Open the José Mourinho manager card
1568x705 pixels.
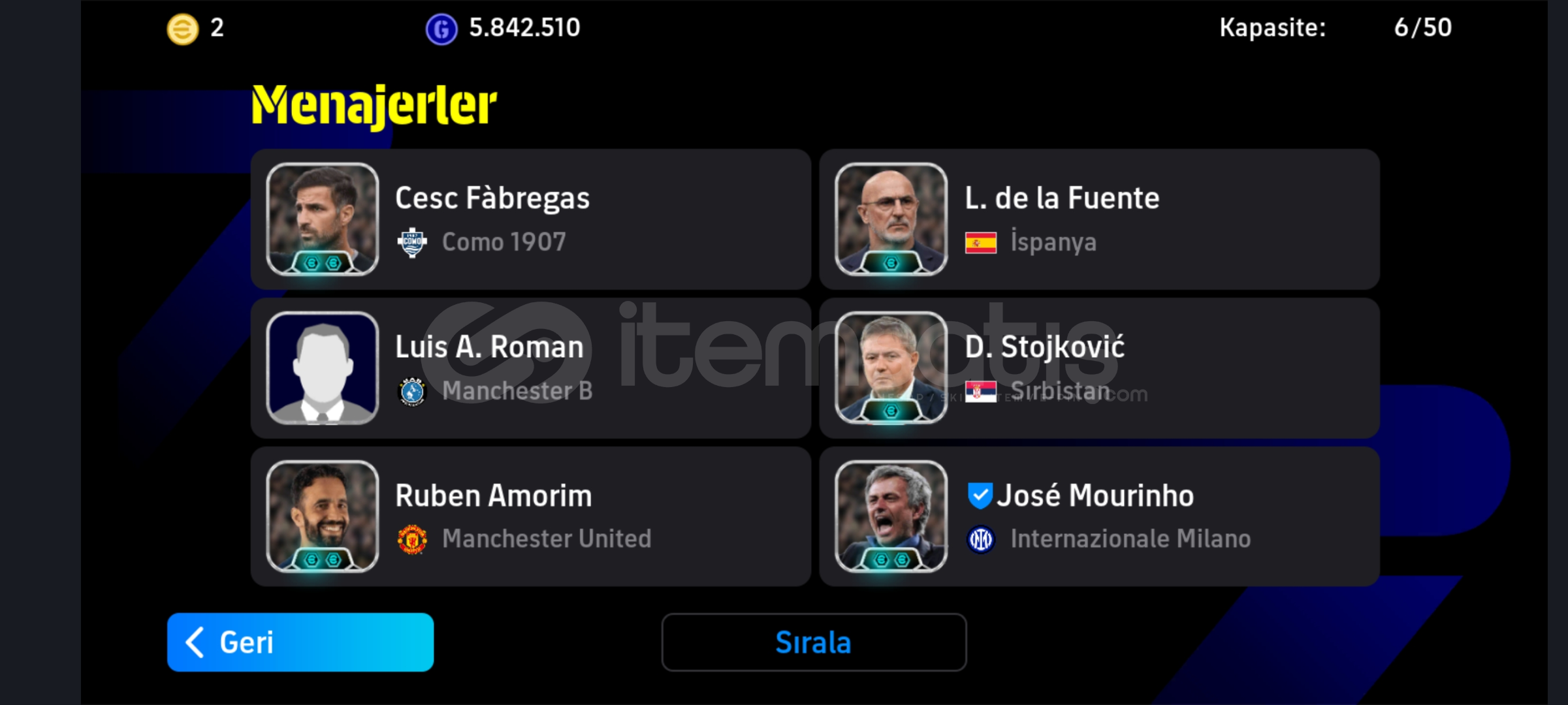[x=1099, y=516]
